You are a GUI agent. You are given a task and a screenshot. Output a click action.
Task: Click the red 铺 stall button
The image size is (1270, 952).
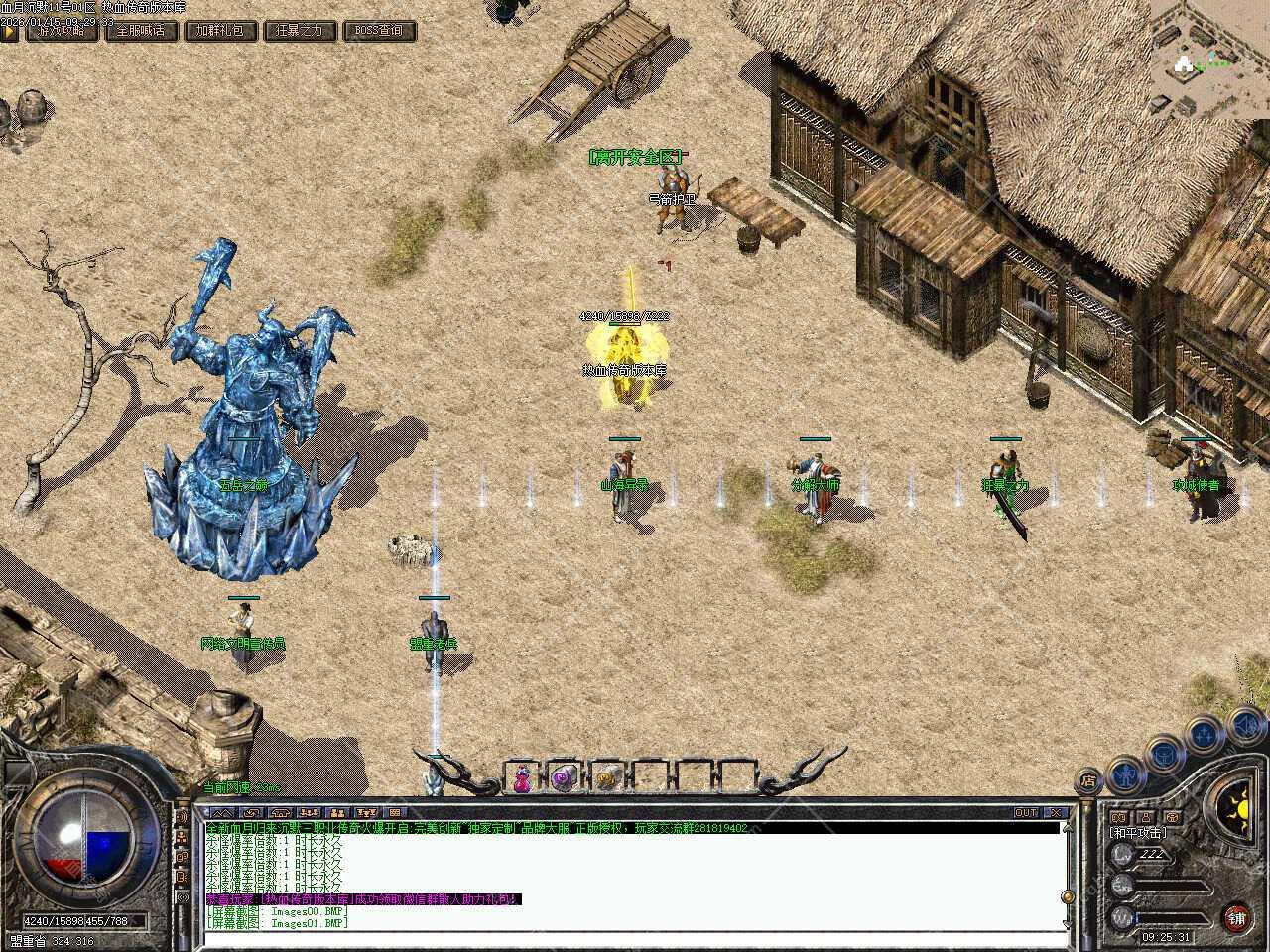tap(1236, 917)
